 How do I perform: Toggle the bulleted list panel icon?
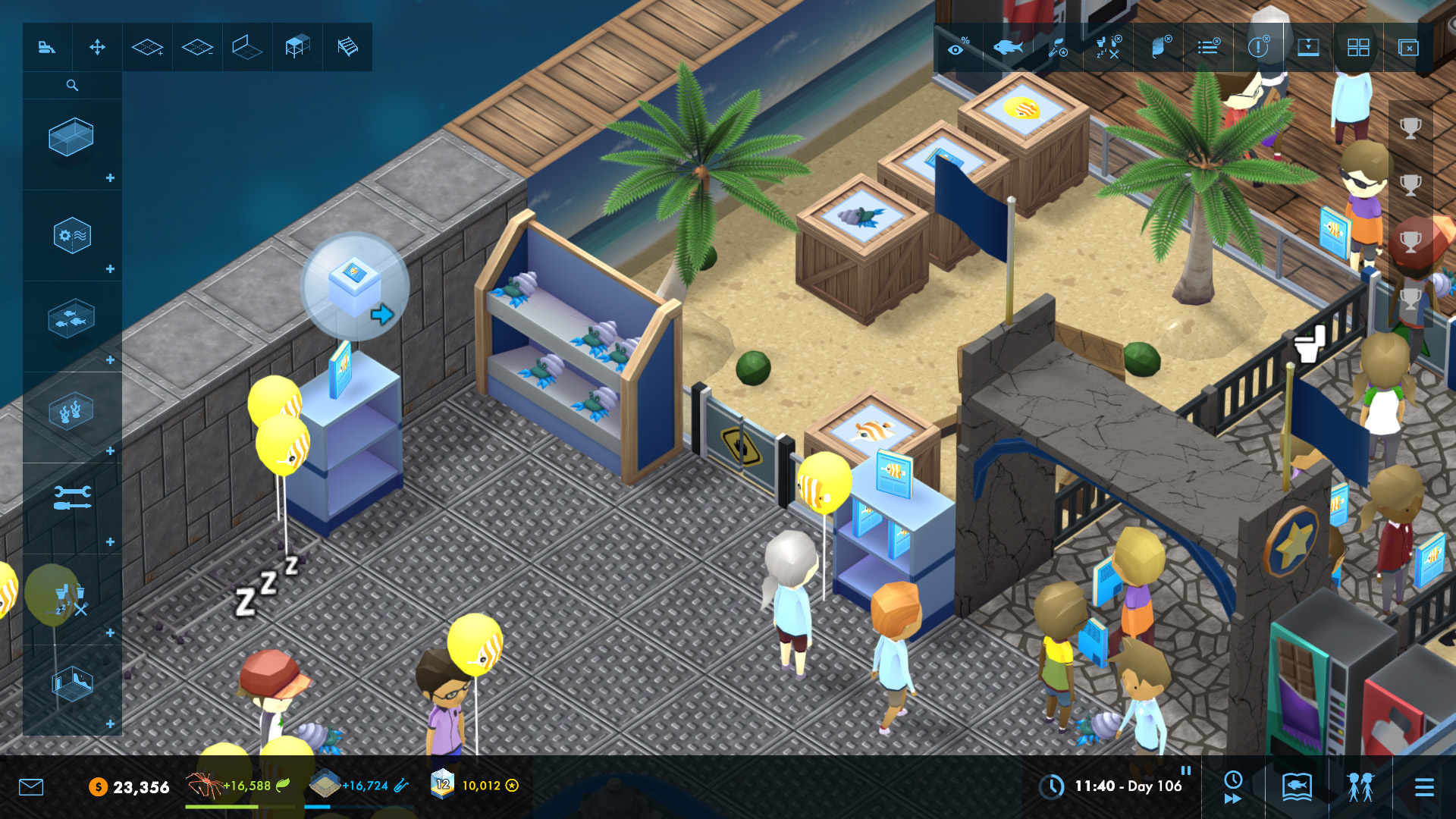[1208, 48]
